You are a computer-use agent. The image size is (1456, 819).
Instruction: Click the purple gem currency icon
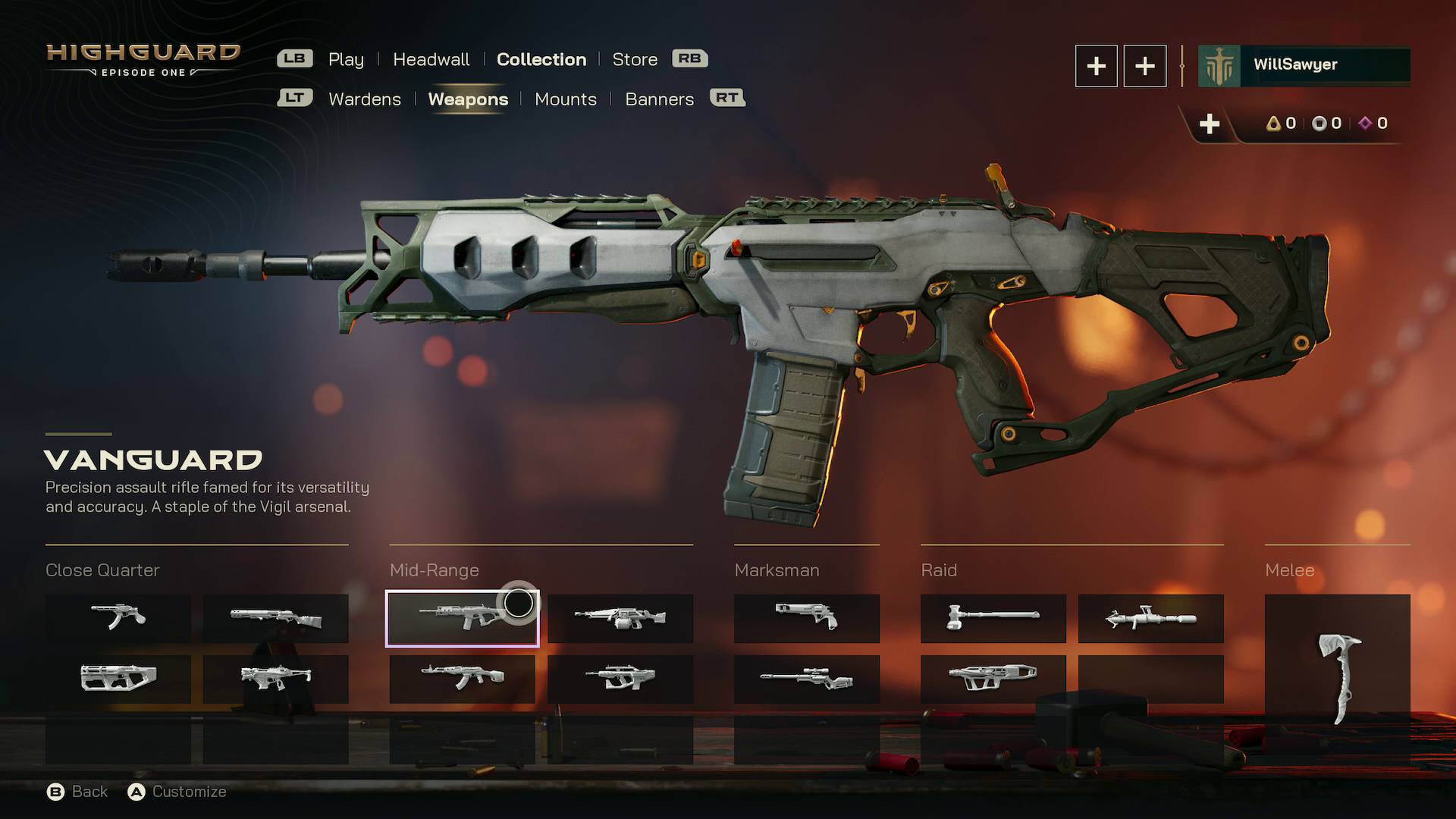click(x=1365, y=124)
